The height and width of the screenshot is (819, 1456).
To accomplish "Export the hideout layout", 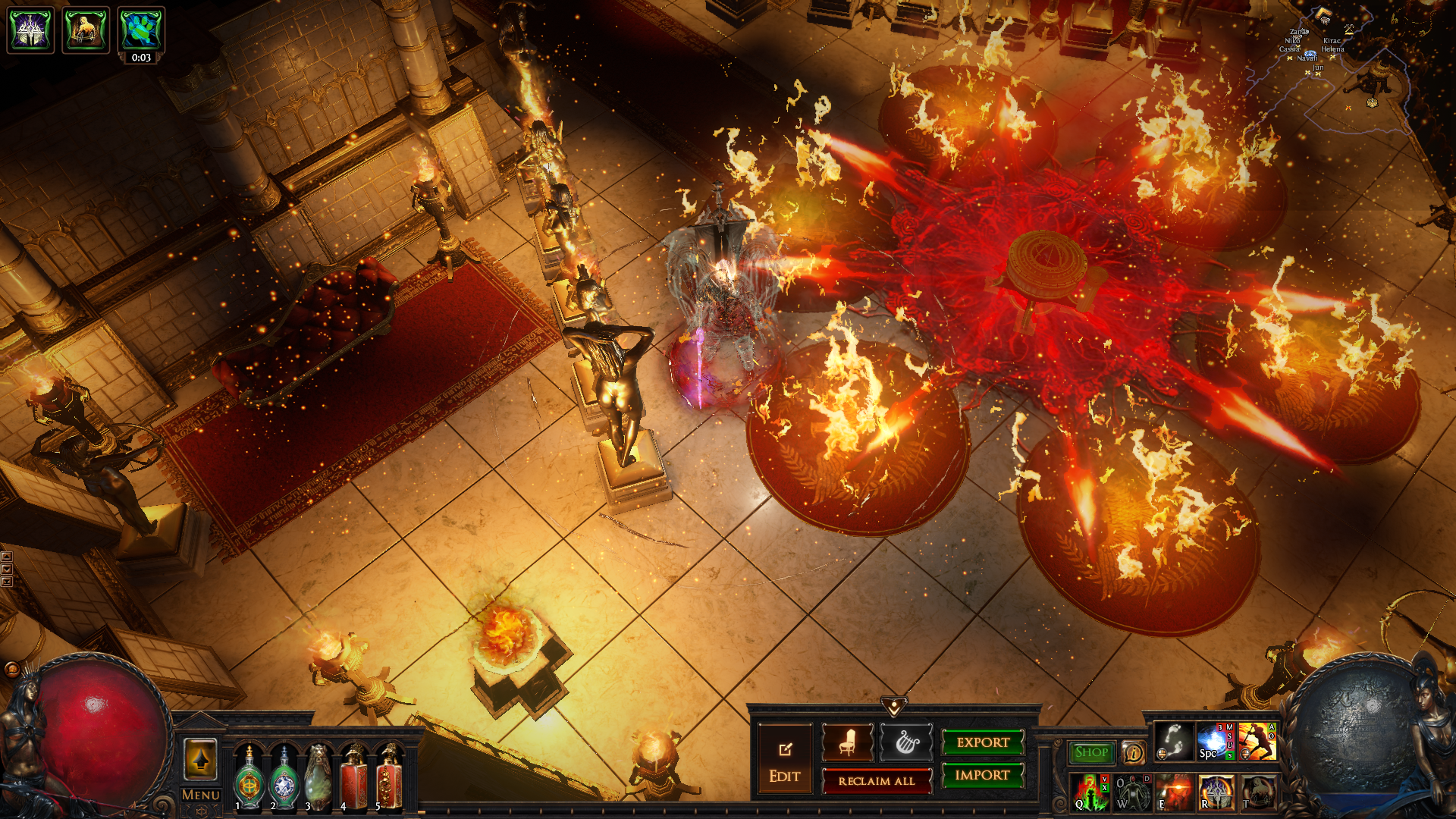I will [983, 742].
